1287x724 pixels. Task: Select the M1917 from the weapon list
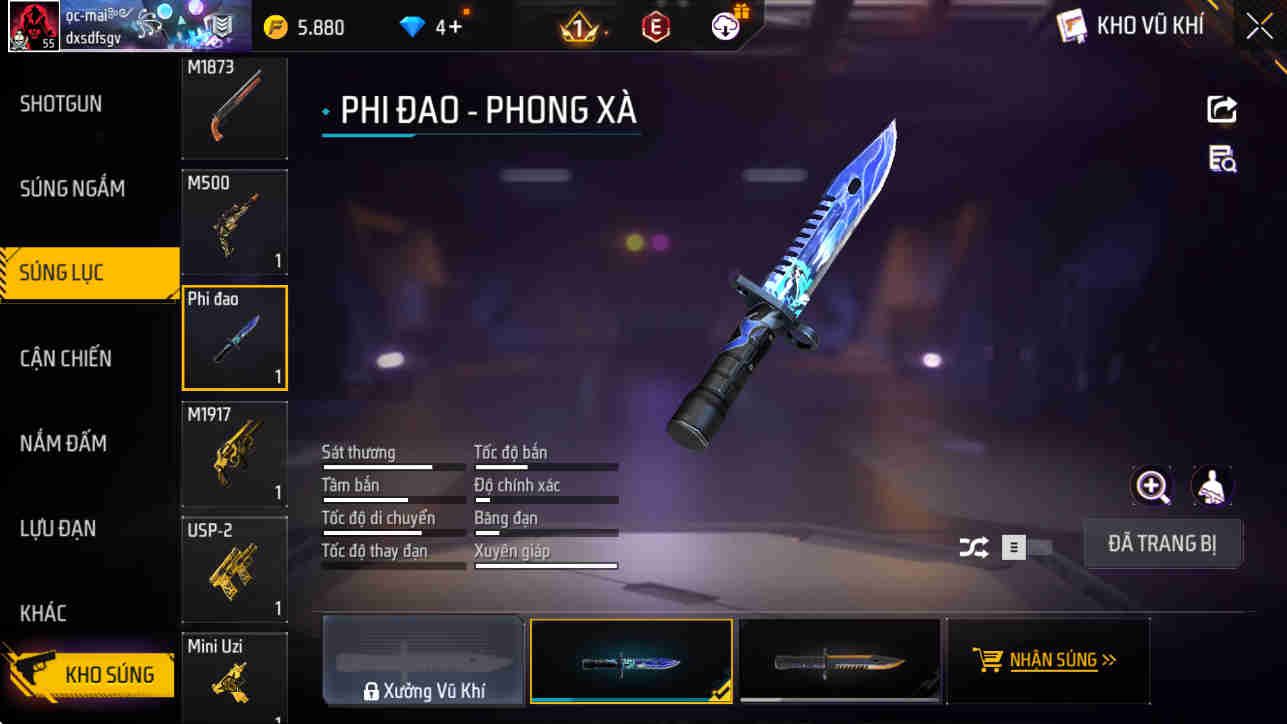click(x=234, y=455)
